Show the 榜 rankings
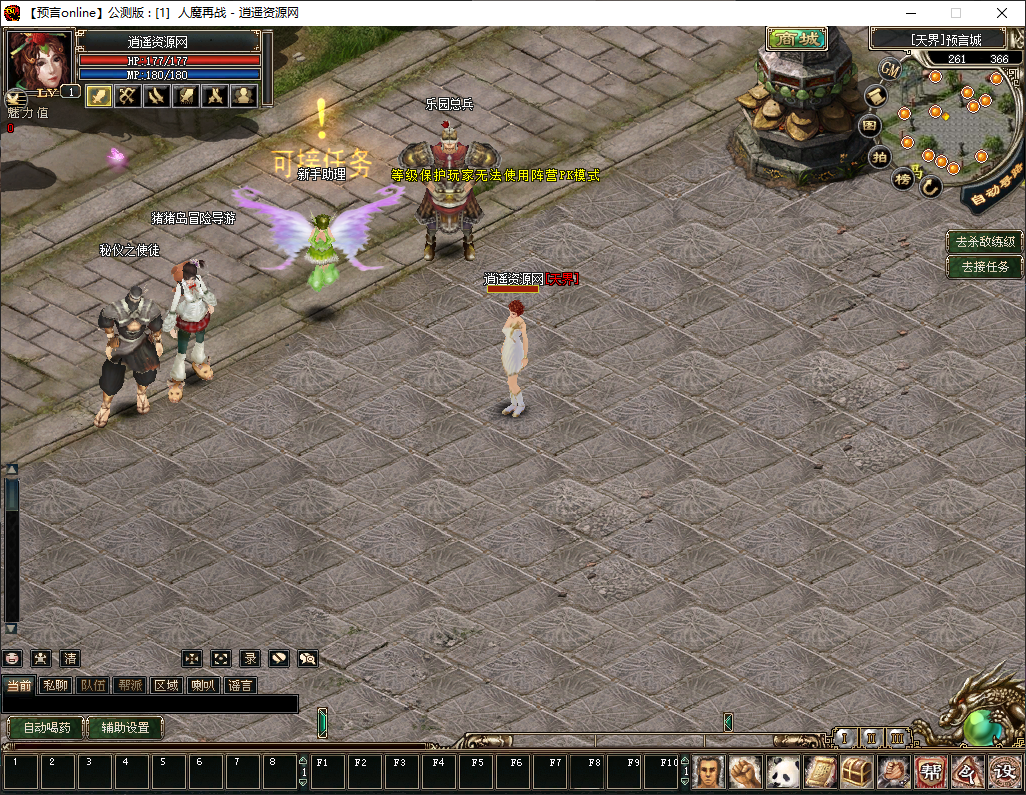This screenshot has height=795, width=1026. click(x=903, y=179)
